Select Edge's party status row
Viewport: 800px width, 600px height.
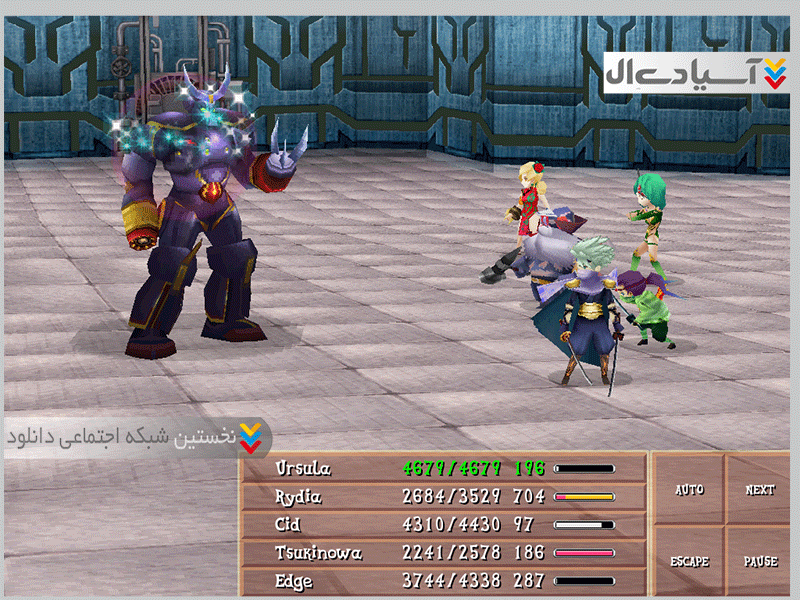coord(443,580)
